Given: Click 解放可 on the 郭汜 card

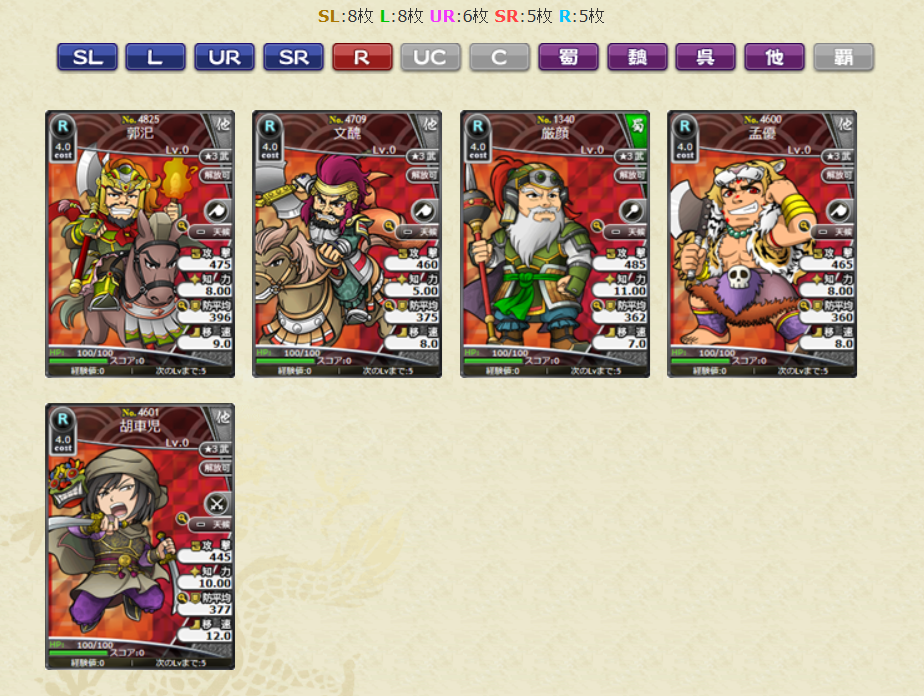Looking at the screenshot, I should coord(214,175).
